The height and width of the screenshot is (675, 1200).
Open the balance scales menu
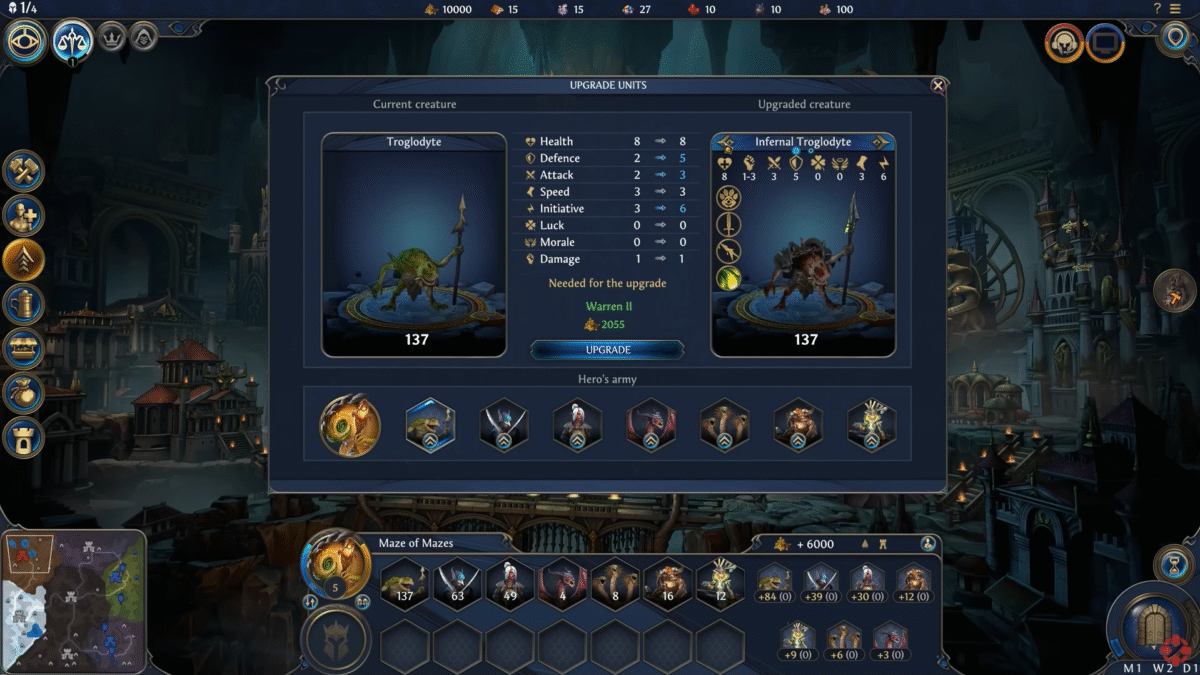(x=73, y=41)
